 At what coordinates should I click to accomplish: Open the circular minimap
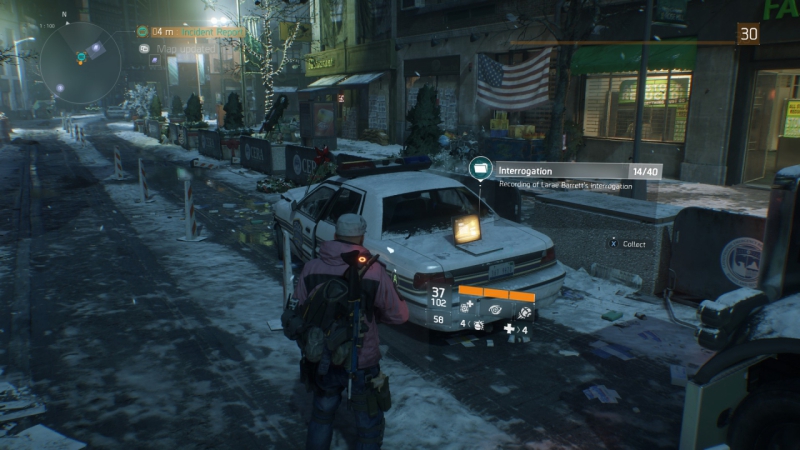coord(80,56)
